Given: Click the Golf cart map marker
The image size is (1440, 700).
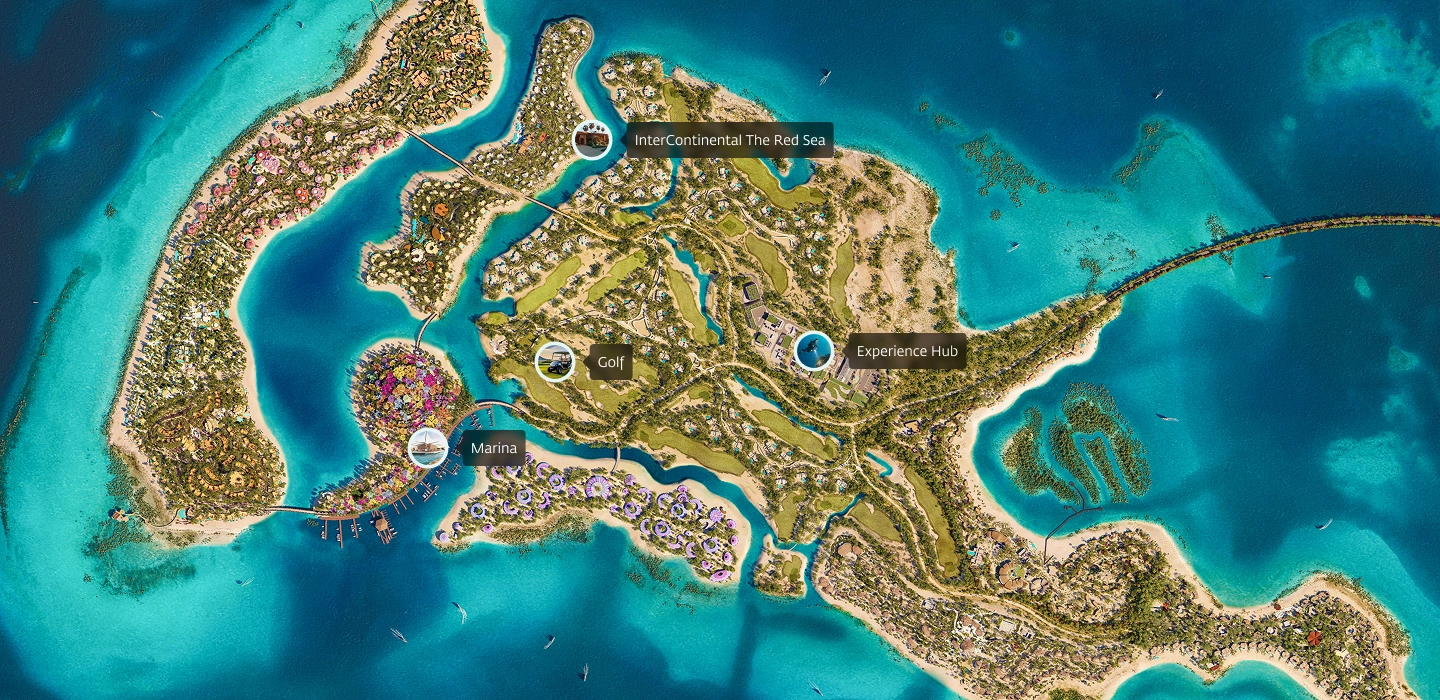Looking at the screenshot, I should point(554,361).
